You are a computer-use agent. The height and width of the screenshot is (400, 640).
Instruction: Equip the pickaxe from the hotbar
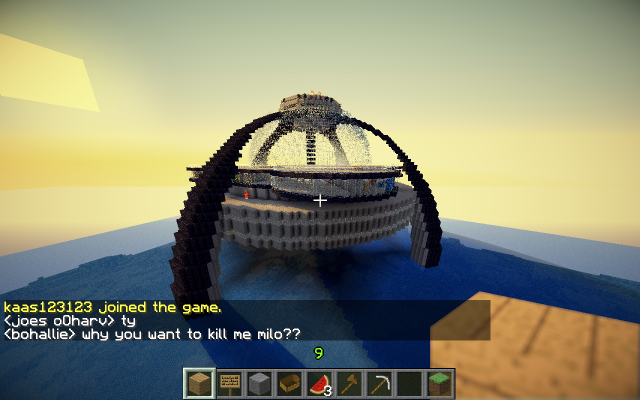pos(380,383)
